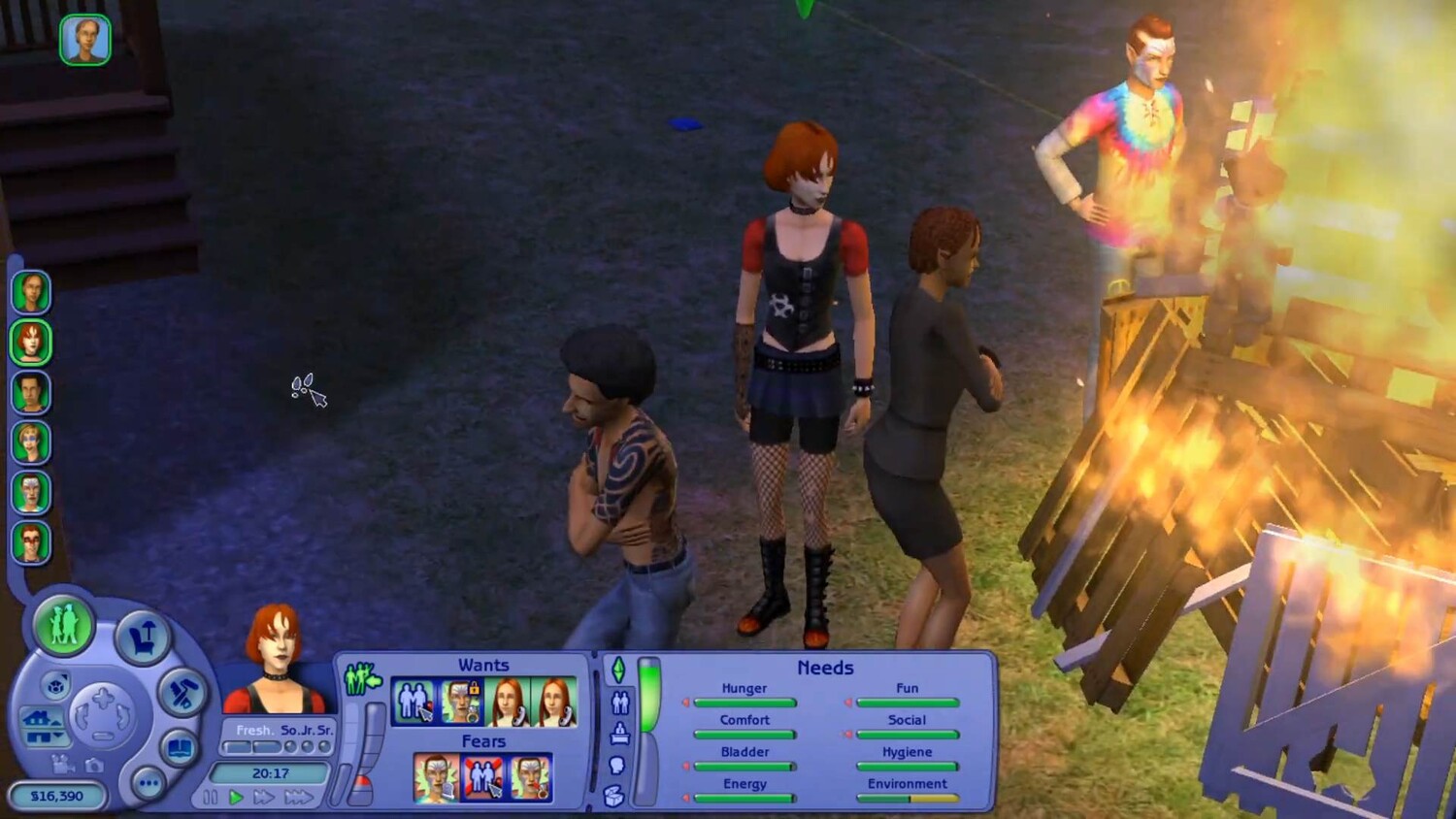Switch to Live mode
This screenshot has width=1456, height=819.
(64, 626)
